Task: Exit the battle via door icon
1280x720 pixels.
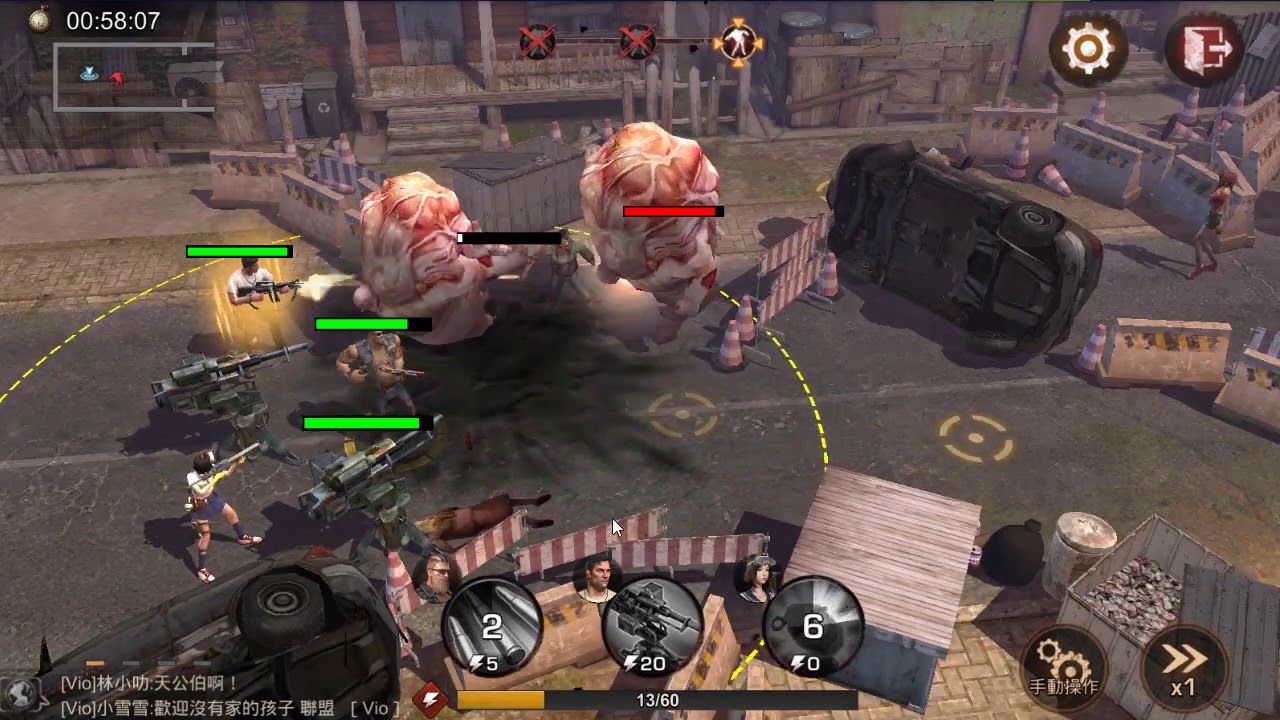Action: point(1204,47)
